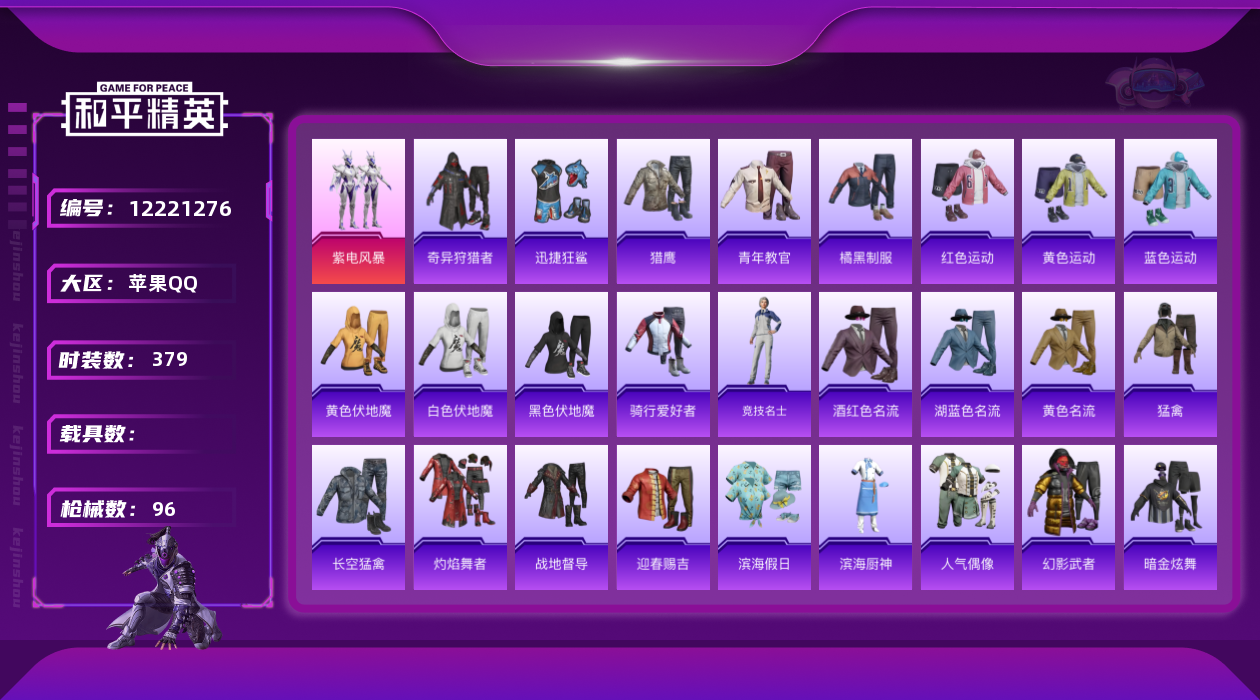Viewport: 1260px width, 700px height.
Task: Select the 红色运动 outfit tile
Action: coord(967,211)
